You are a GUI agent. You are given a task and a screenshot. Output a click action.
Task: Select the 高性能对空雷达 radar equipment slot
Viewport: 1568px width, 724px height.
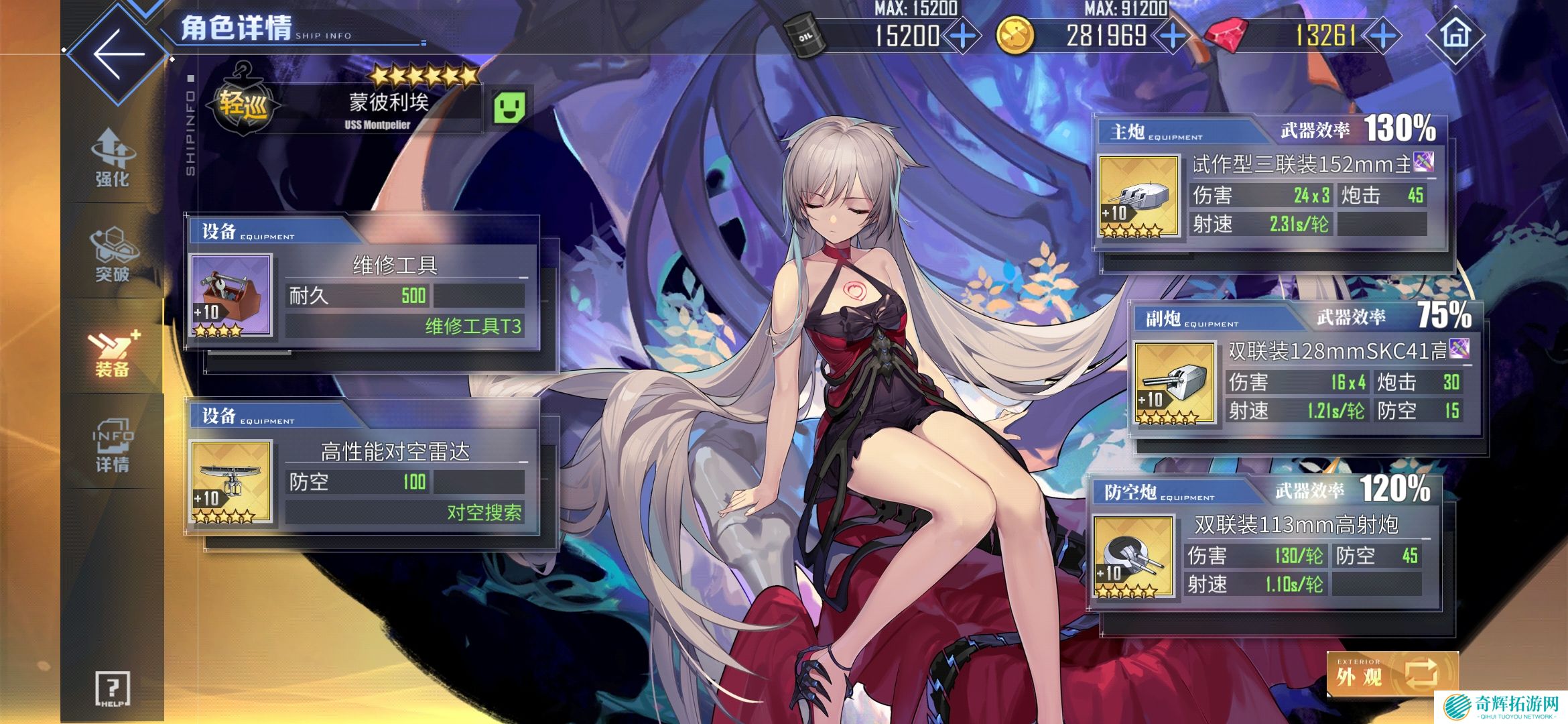coord(231,481)
